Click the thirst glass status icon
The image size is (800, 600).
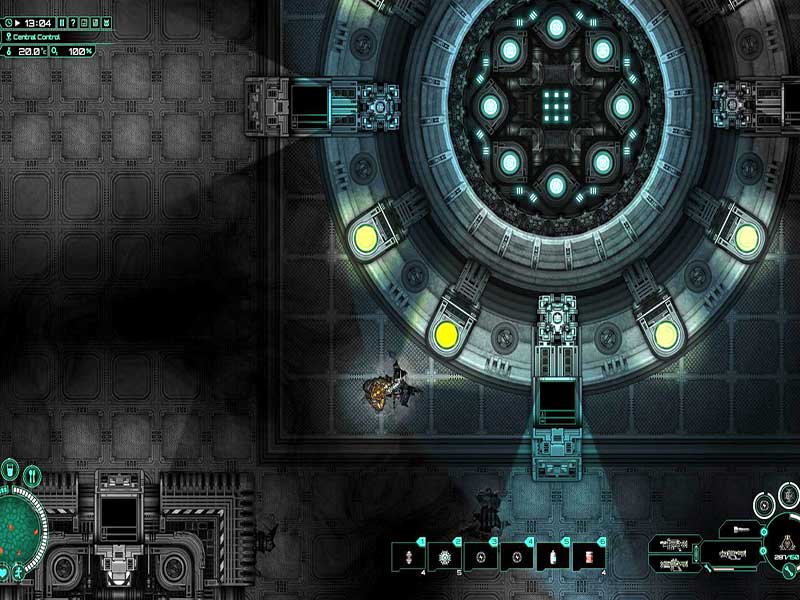pos(9,471)
